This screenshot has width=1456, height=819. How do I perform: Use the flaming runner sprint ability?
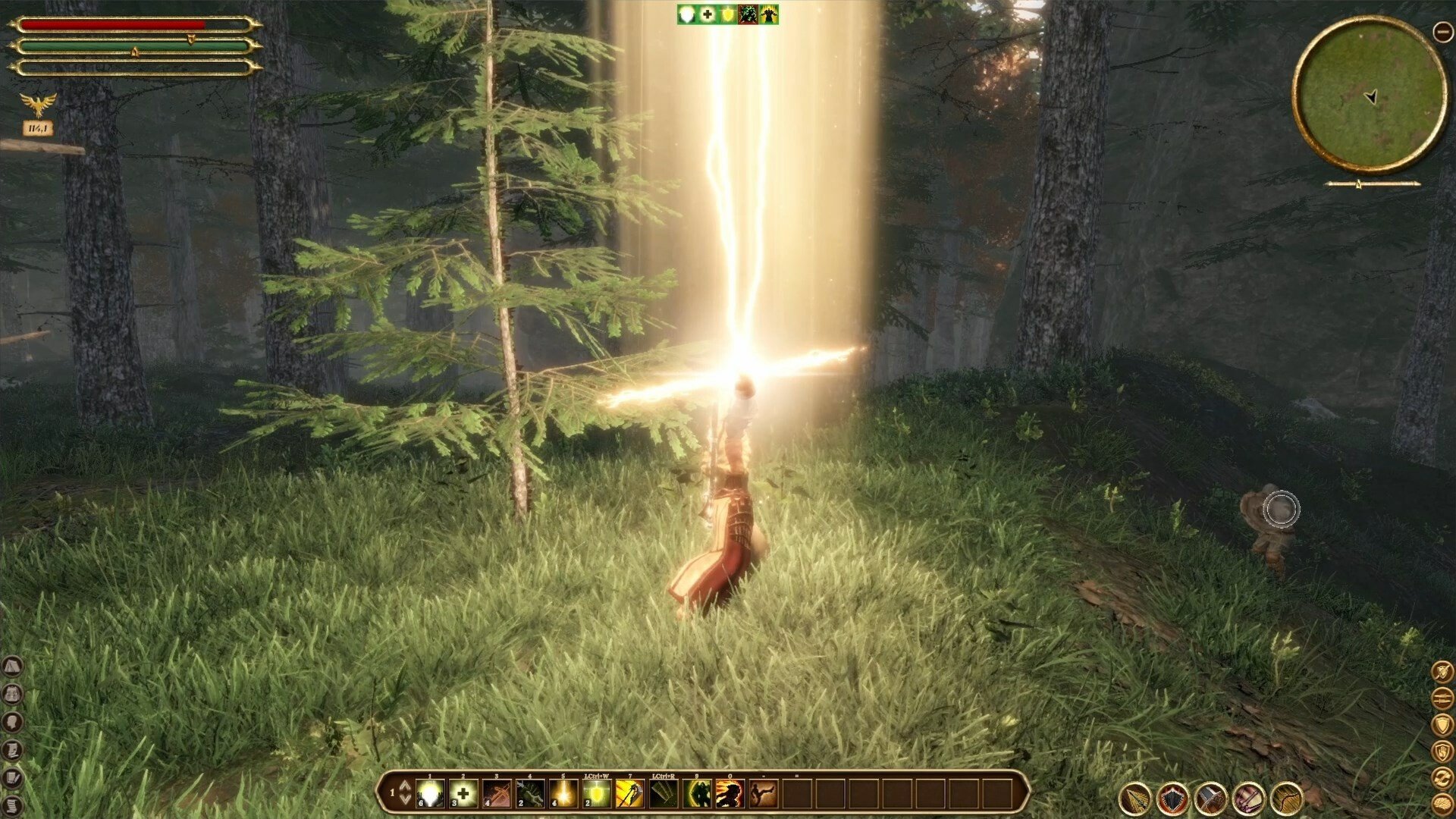tap(730, 794)
